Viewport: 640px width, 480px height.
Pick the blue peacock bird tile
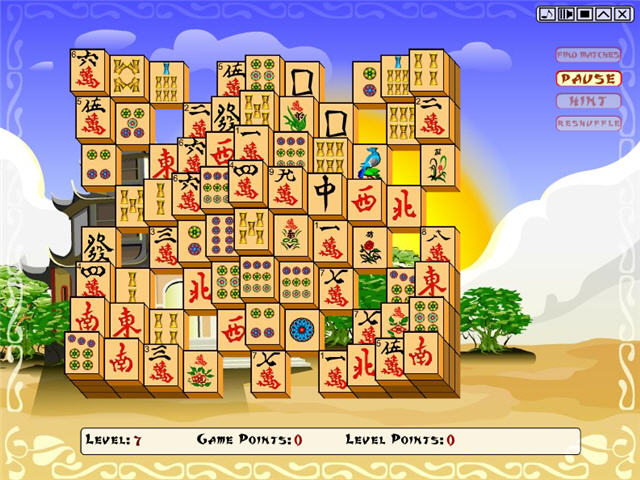tap(369, 162)
